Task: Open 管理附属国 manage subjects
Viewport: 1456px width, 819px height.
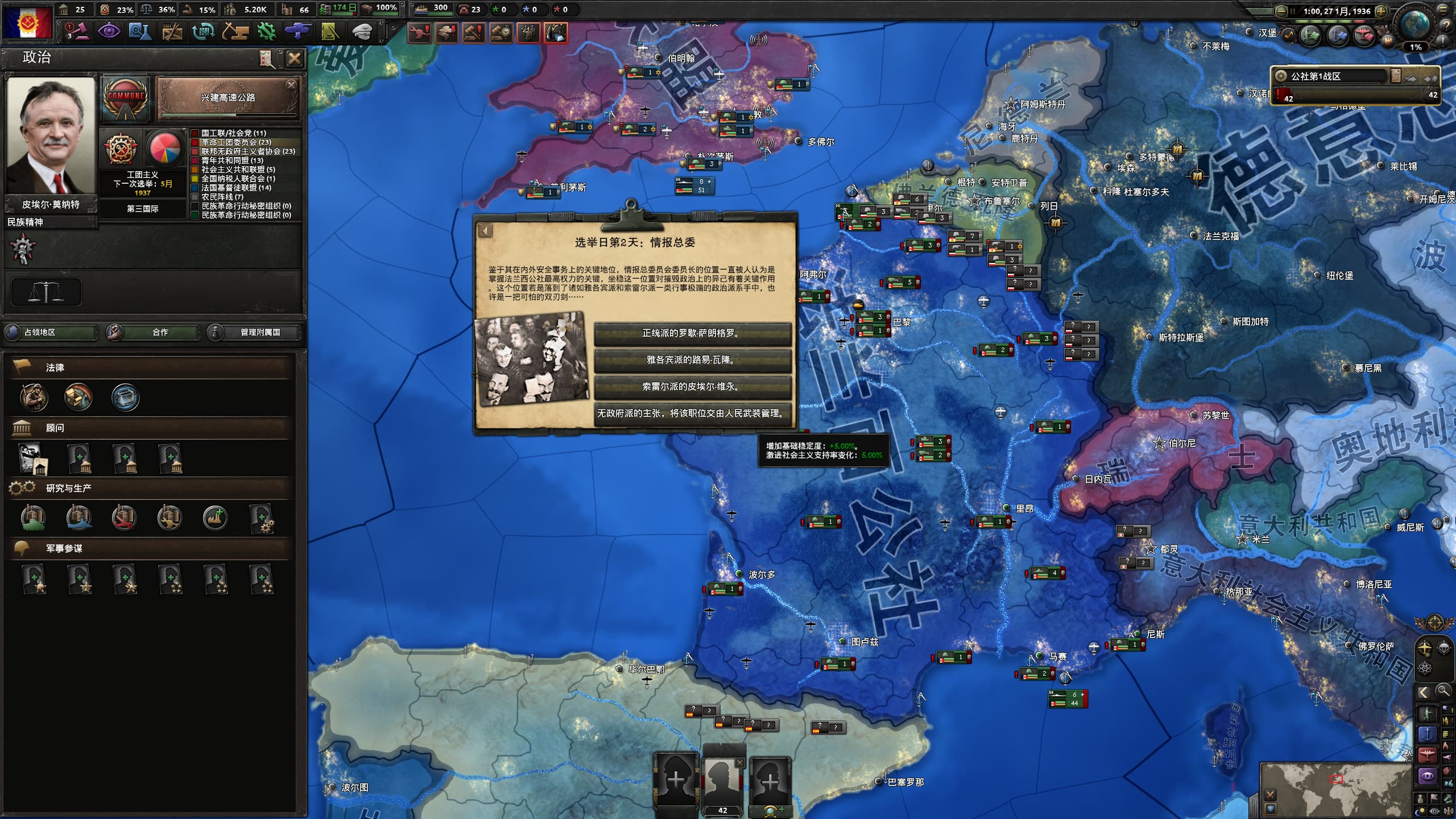Action: click(254, 332)
